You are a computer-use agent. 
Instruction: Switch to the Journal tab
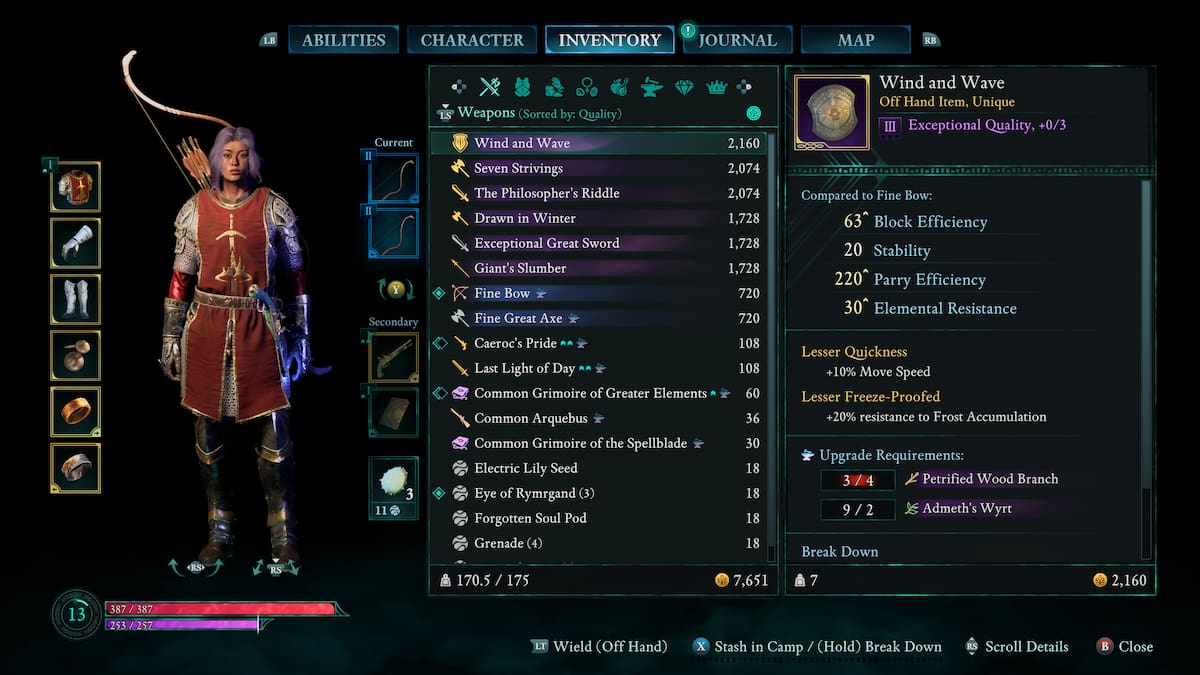[738, 40]
